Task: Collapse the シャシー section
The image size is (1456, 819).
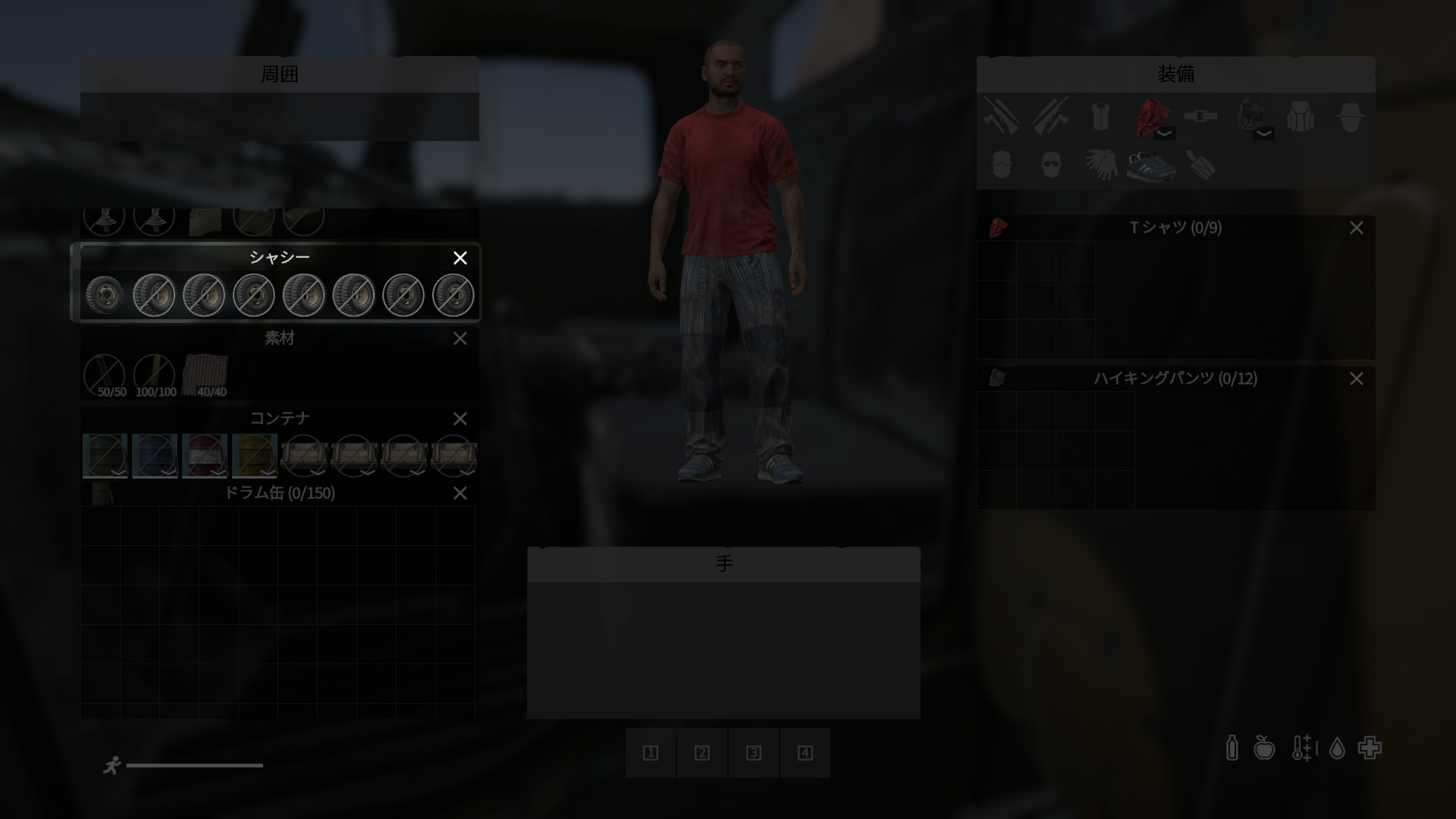Action: tap(460, 258)
